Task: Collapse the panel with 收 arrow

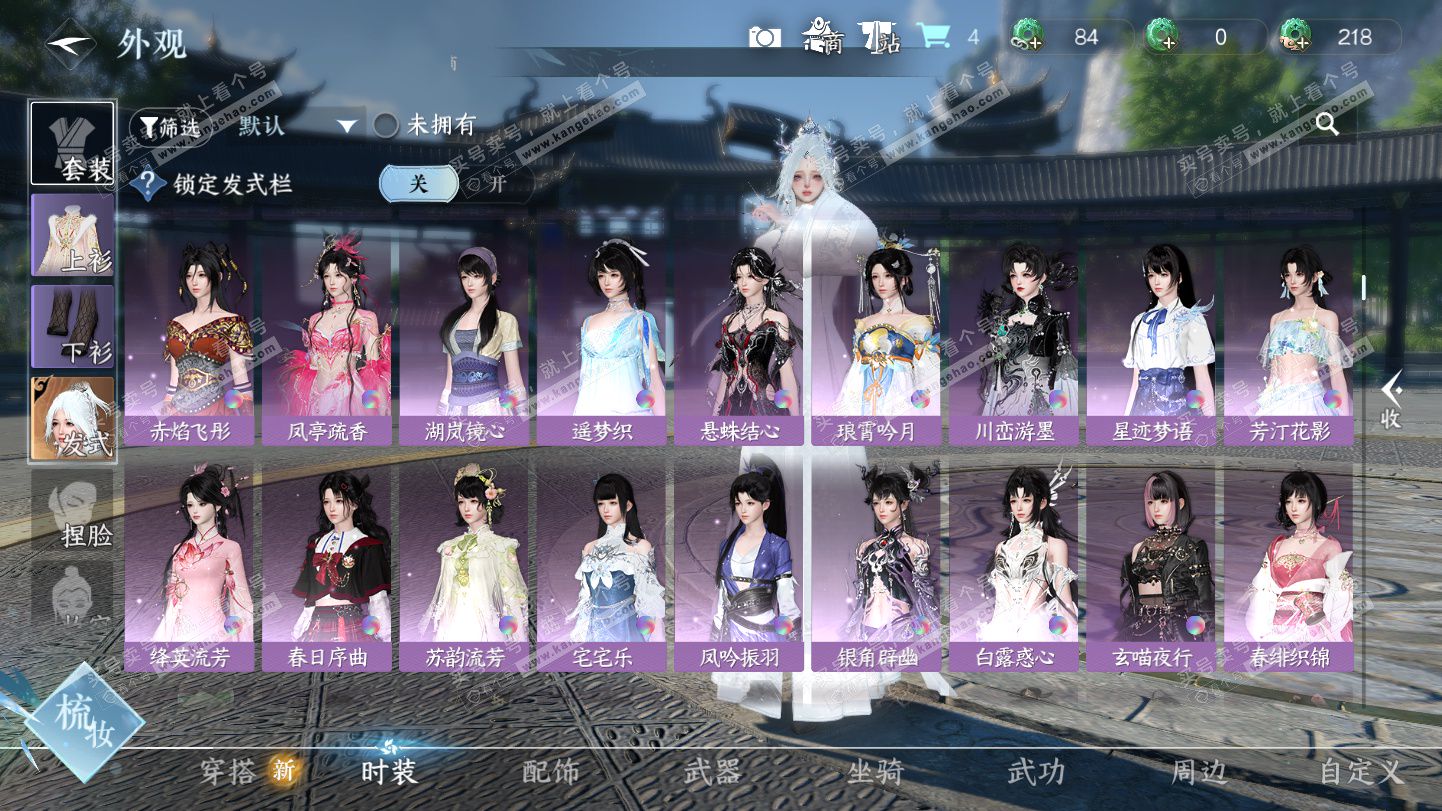Action: 1391,400
